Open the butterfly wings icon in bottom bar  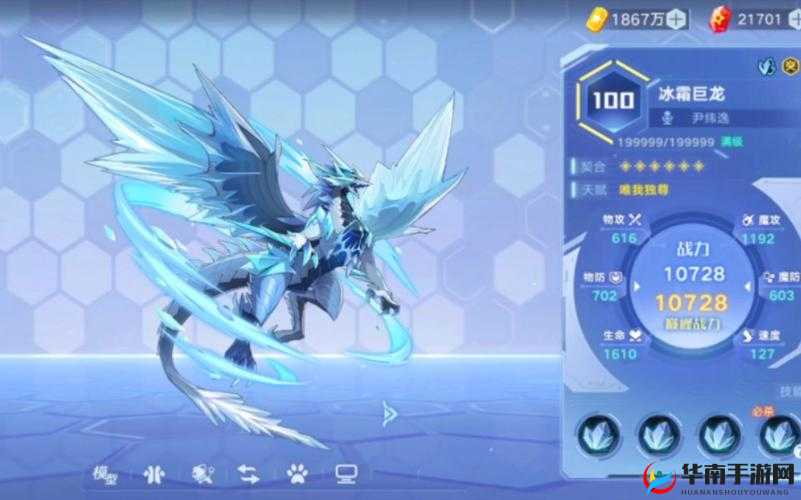(x=152, y=474)
